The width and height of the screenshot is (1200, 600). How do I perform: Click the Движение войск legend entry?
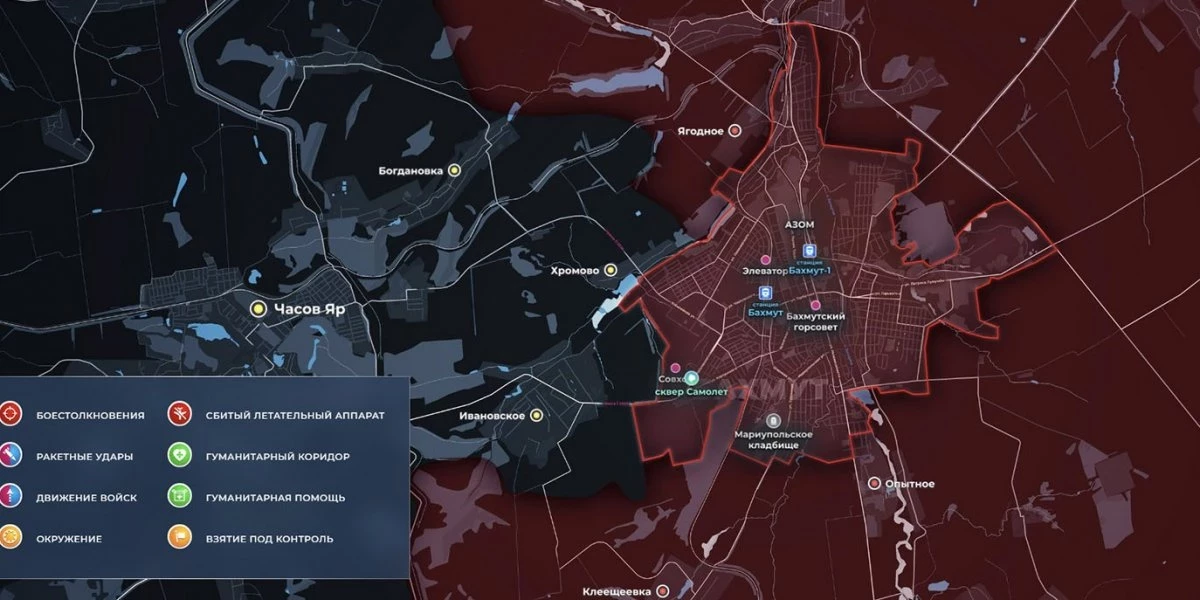pos(11,496)
